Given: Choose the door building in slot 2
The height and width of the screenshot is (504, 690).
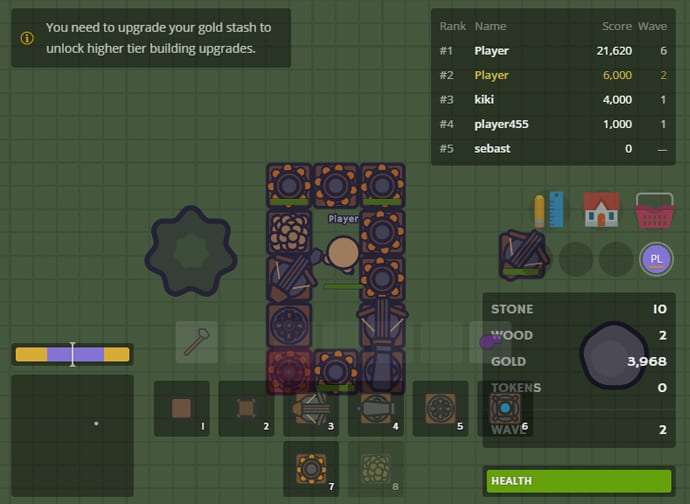Looking at the screenshot, I should (x=246, y=408).
